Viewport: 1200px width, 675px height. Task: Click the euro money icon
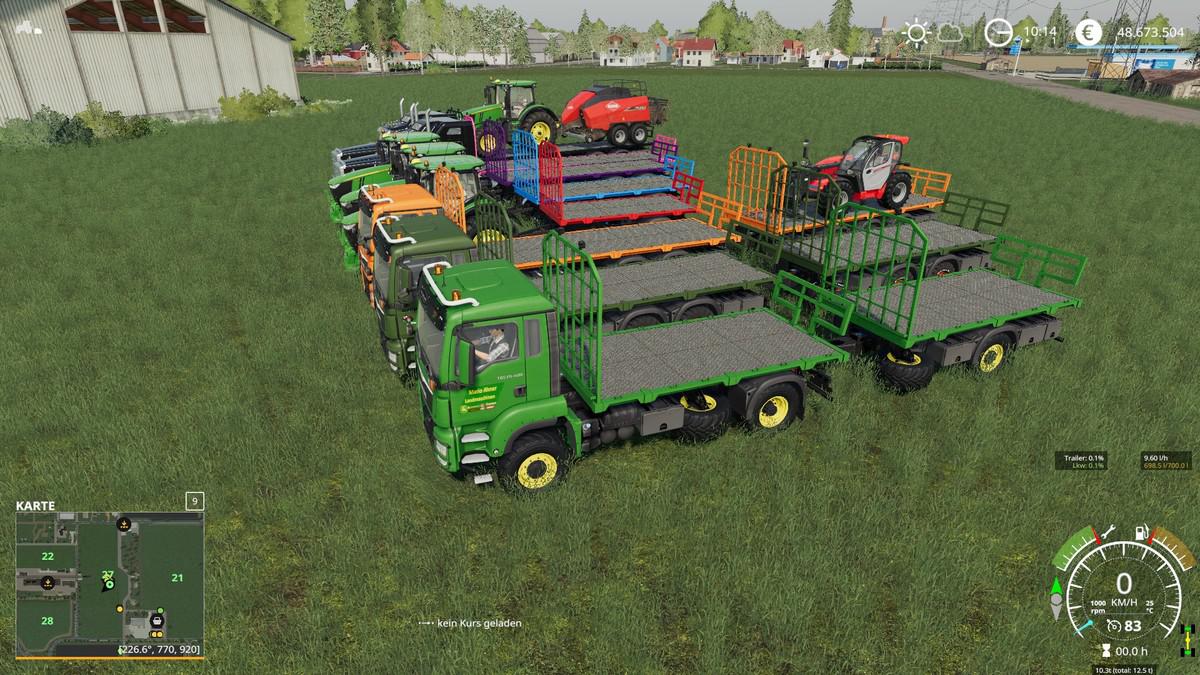(x=1089, y=33)
